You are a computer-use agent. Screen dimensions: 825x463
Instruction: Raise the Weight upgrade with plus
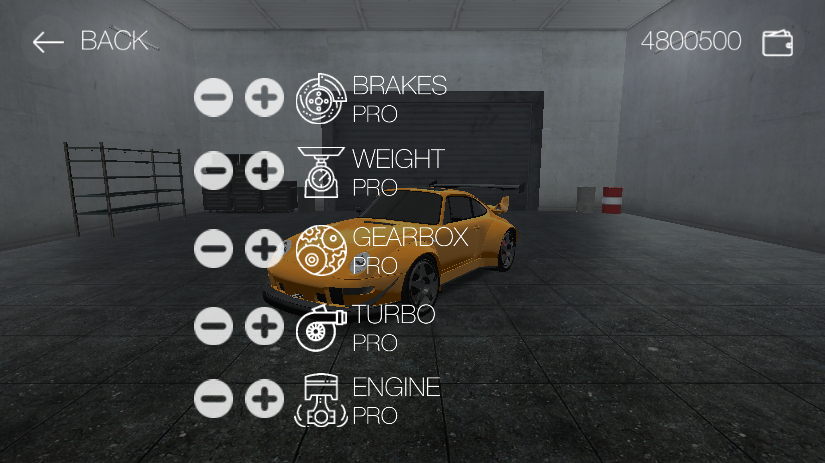264,172
